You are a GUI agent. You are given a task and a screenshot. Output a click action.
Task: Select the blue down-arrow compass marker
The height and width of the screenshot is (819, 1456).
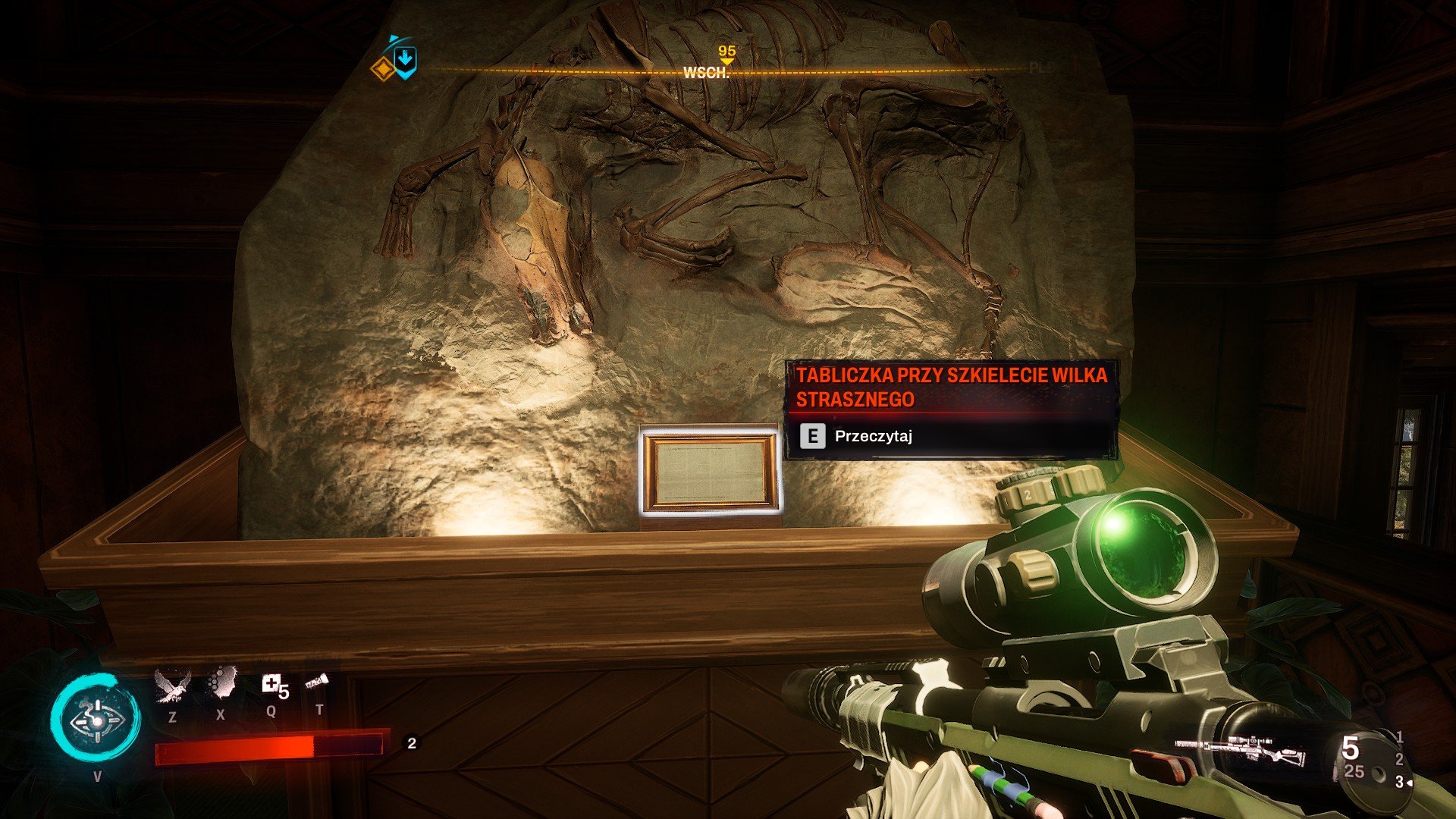[406, 60]
